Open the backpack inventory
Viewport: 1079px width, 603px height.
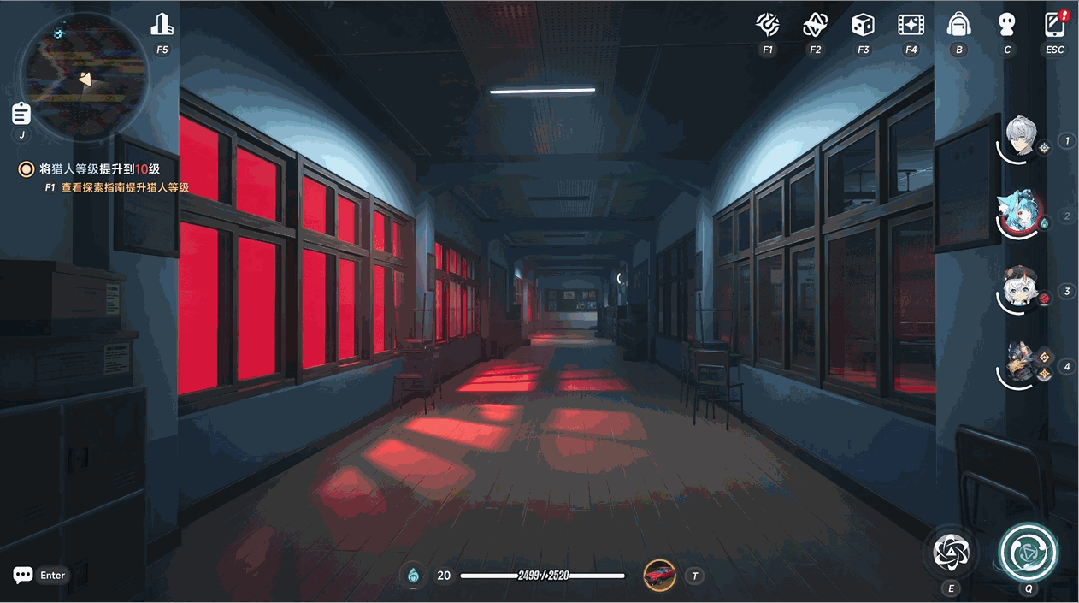tap(959, 25)
